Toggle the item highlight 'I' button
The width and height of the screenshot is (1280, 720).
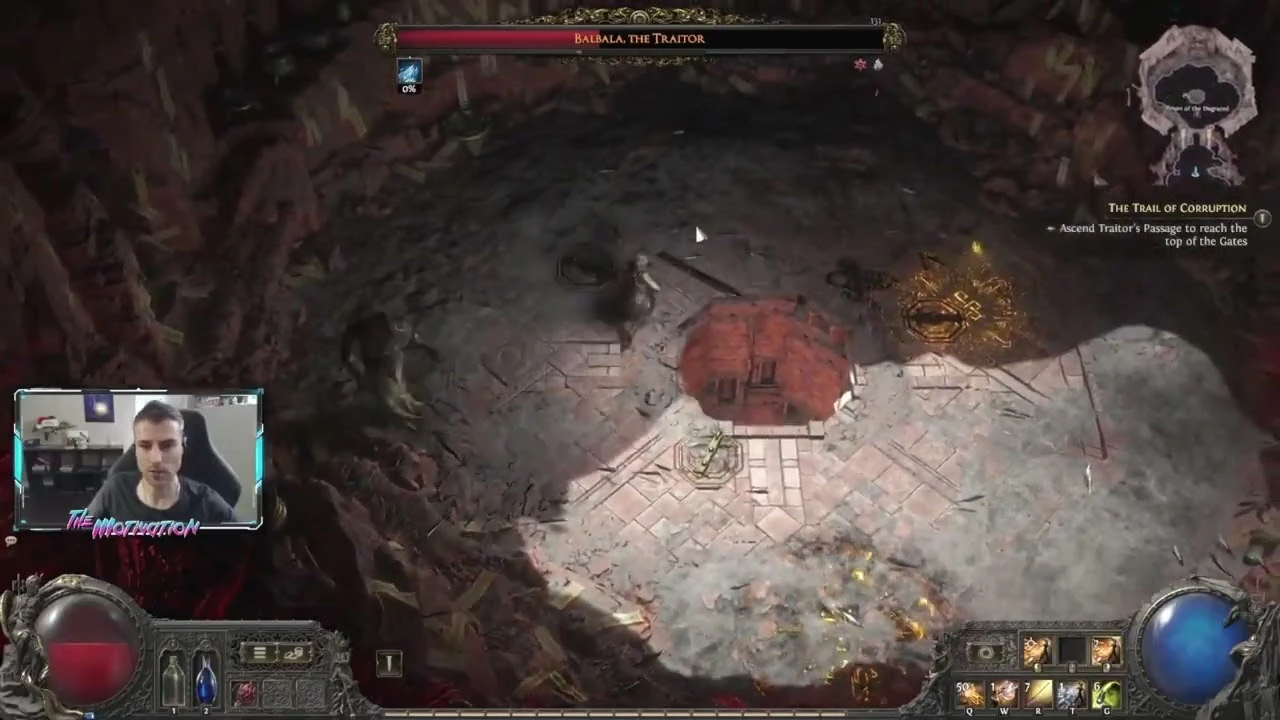[x=389, y=662]
